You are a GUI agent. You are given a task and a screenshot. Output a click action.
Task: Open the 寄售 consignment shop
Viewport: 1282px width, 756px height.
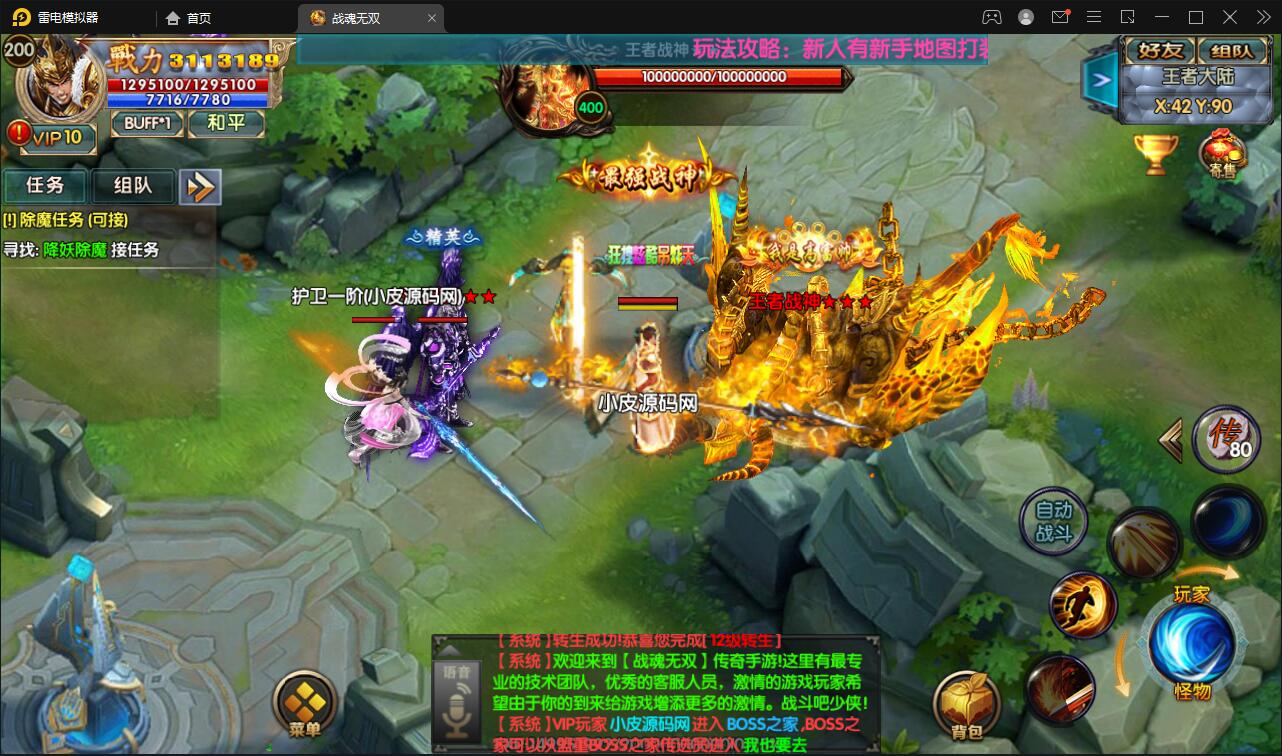[x=1222, y=155]
